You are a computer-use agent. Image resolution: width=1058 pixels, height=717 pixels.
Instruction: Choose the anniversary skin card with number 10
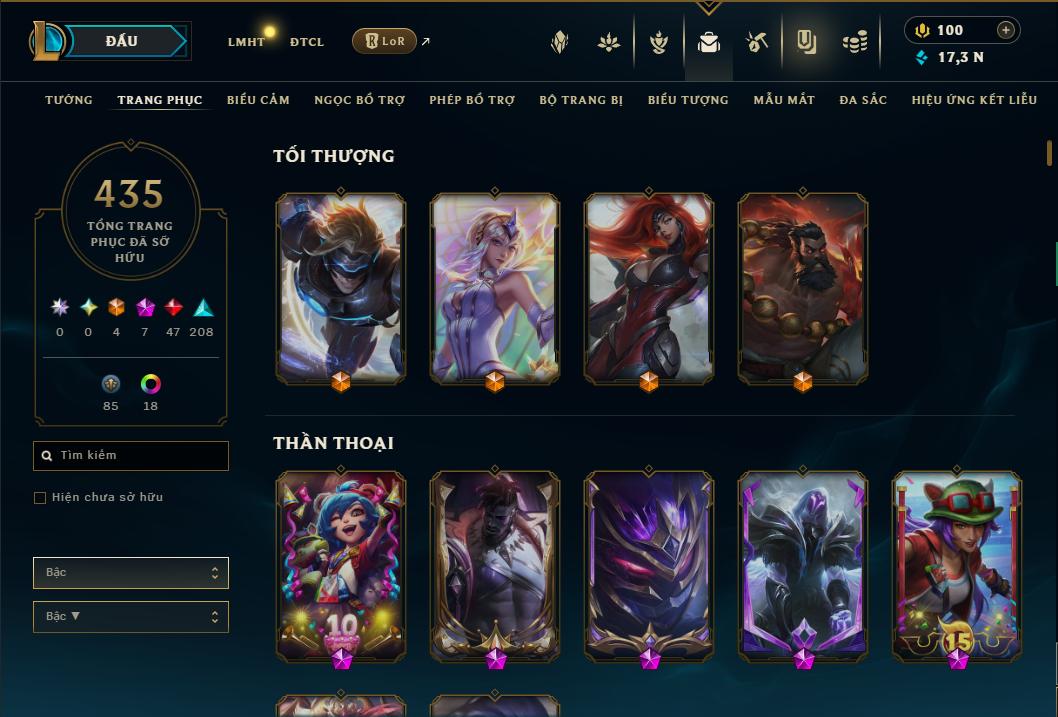(x=341, y=567)
